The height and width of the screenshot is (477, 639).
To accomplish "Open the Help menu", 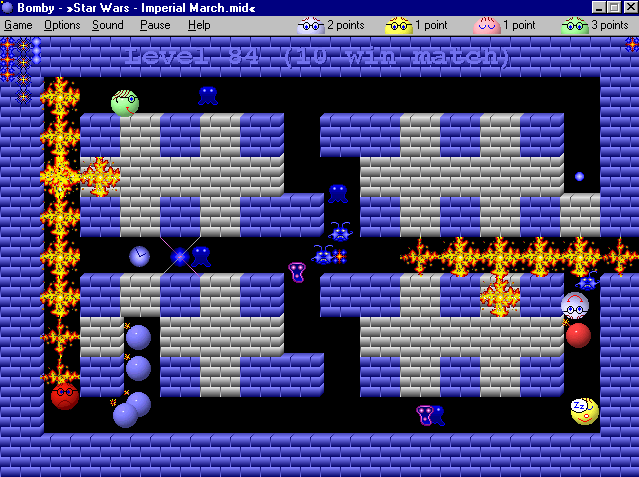I will coord(199,25).
